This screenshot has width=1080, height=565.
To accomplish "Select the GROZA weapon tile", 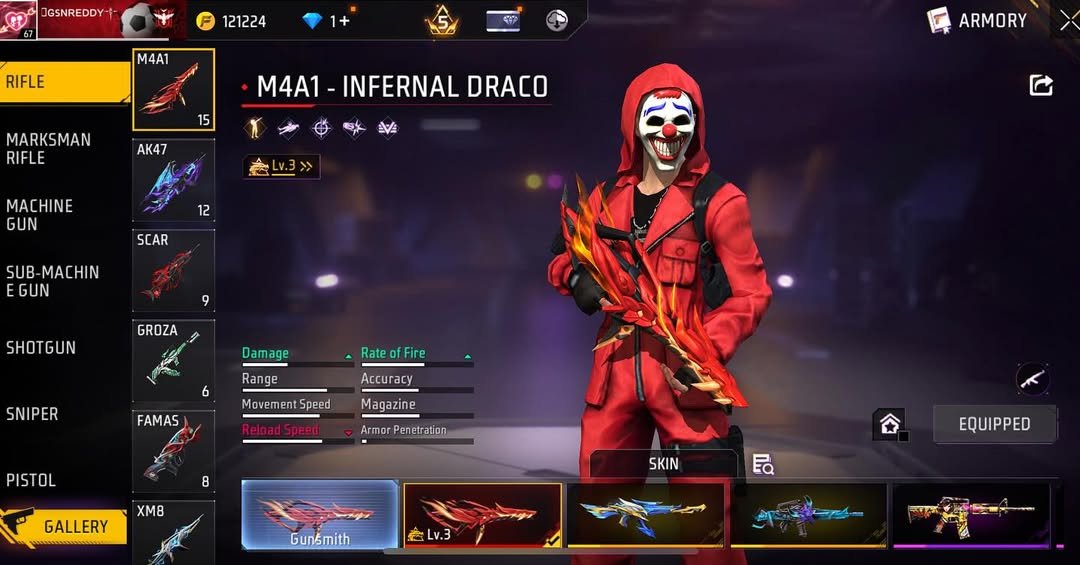I will tap(173, 361).
